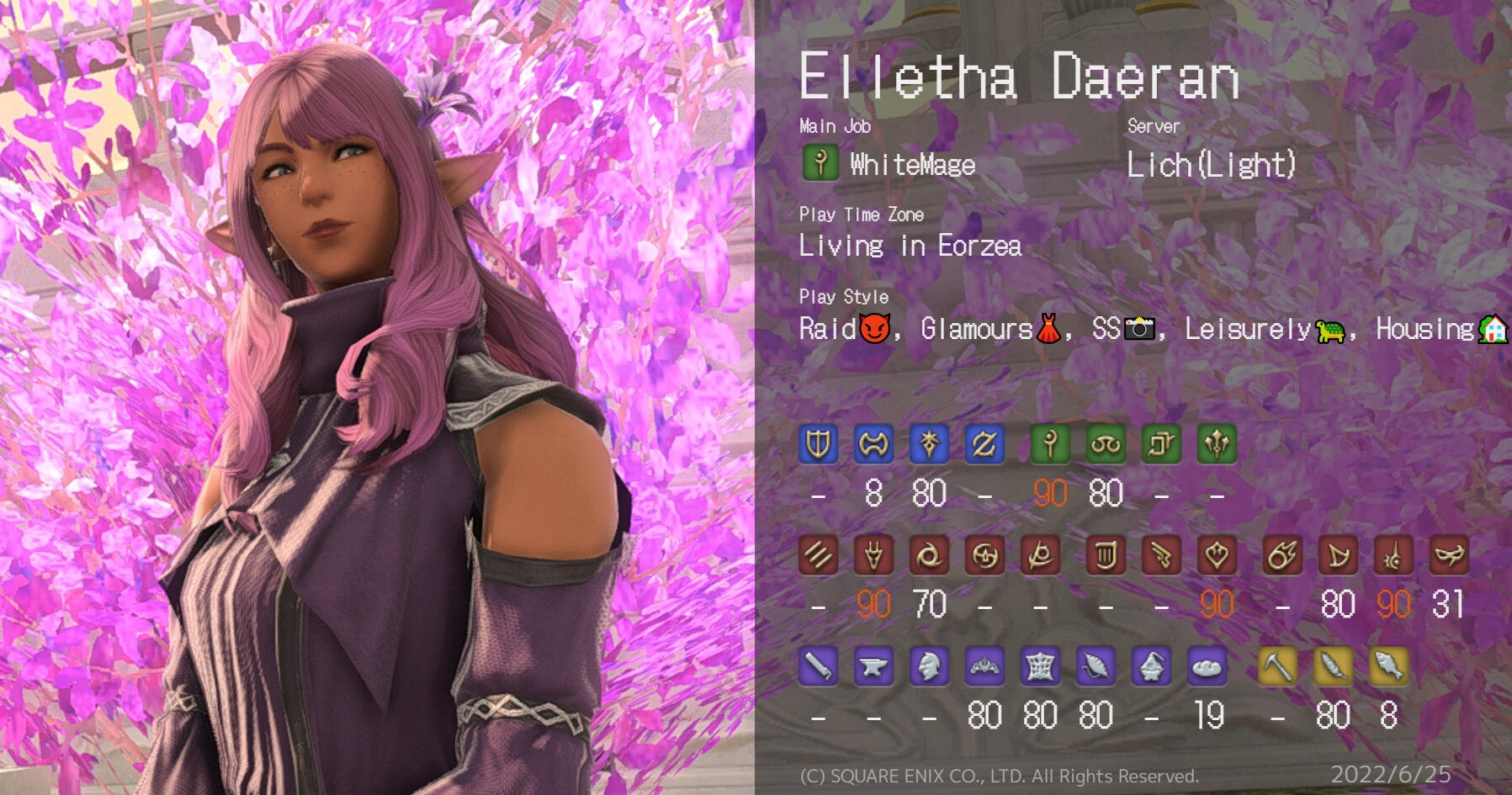Click the White Mage icon beside the Main Job name
Image resolution: width=1512 pixels, height=795 pixels.
(x=820, y=162)
